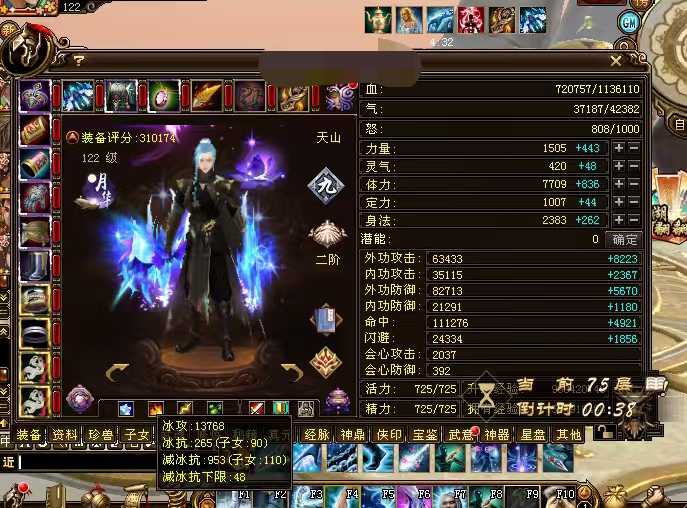Image resolution: width=687 pixels, height=508 pixels.
Task: Rotate character model with right arrow
Action: tap(291, 373)
